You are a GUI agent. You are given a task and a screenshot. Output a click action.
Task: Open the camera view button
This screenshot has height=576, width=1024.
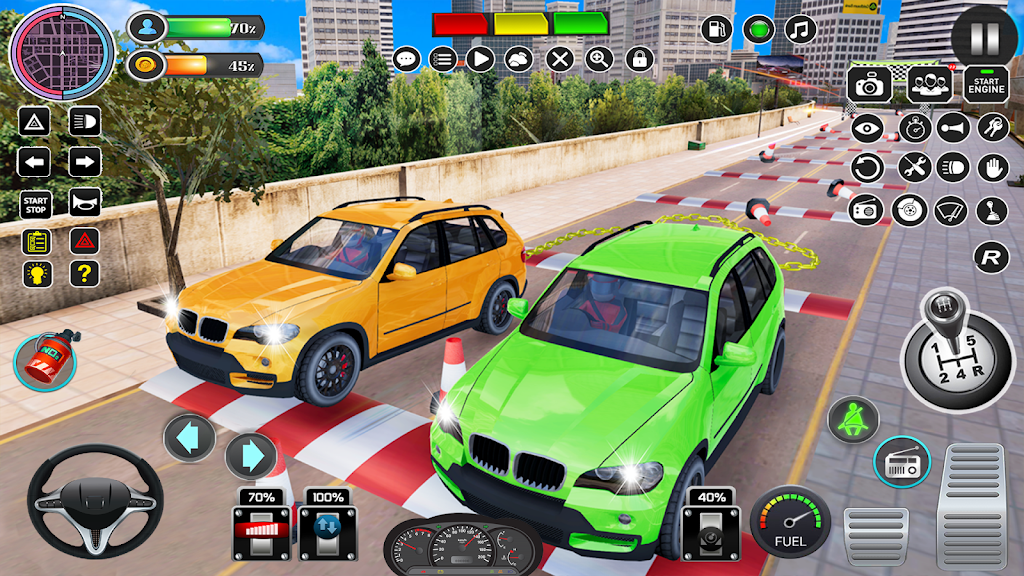[869, 85]
